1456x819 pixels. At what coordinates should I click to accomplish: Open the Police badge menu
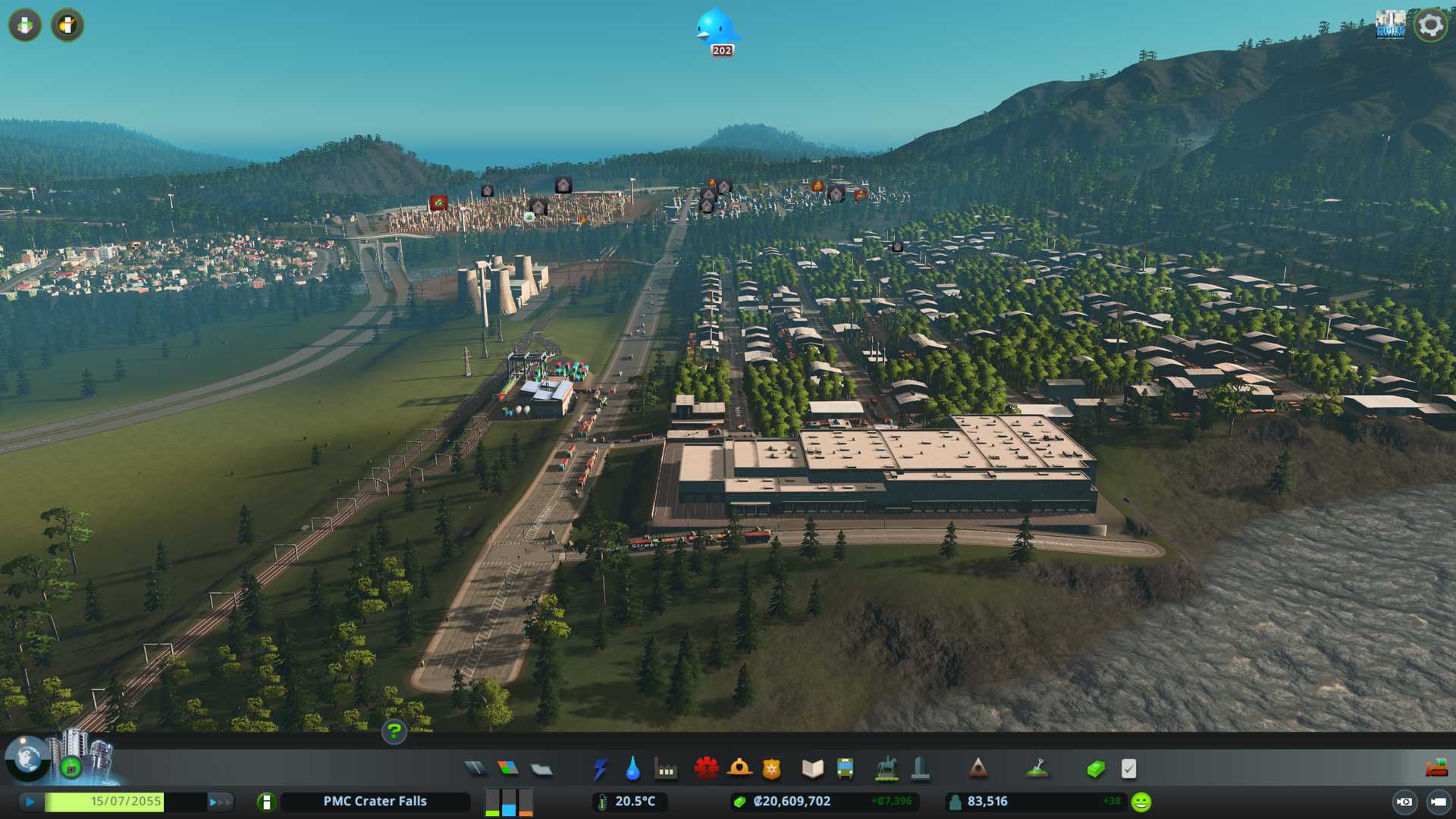coord(772,769)
